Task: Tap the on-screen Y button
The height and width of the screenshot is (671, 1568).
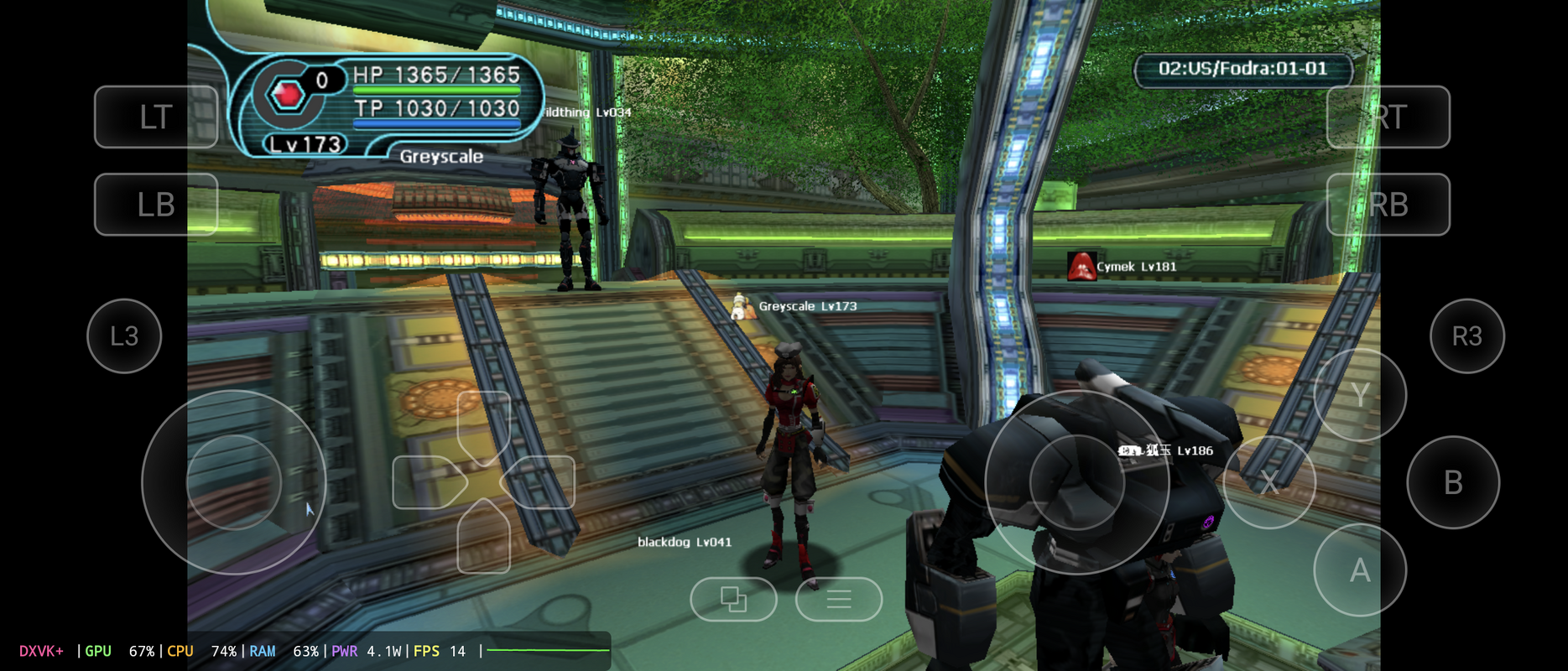Action: [1359, 394]
